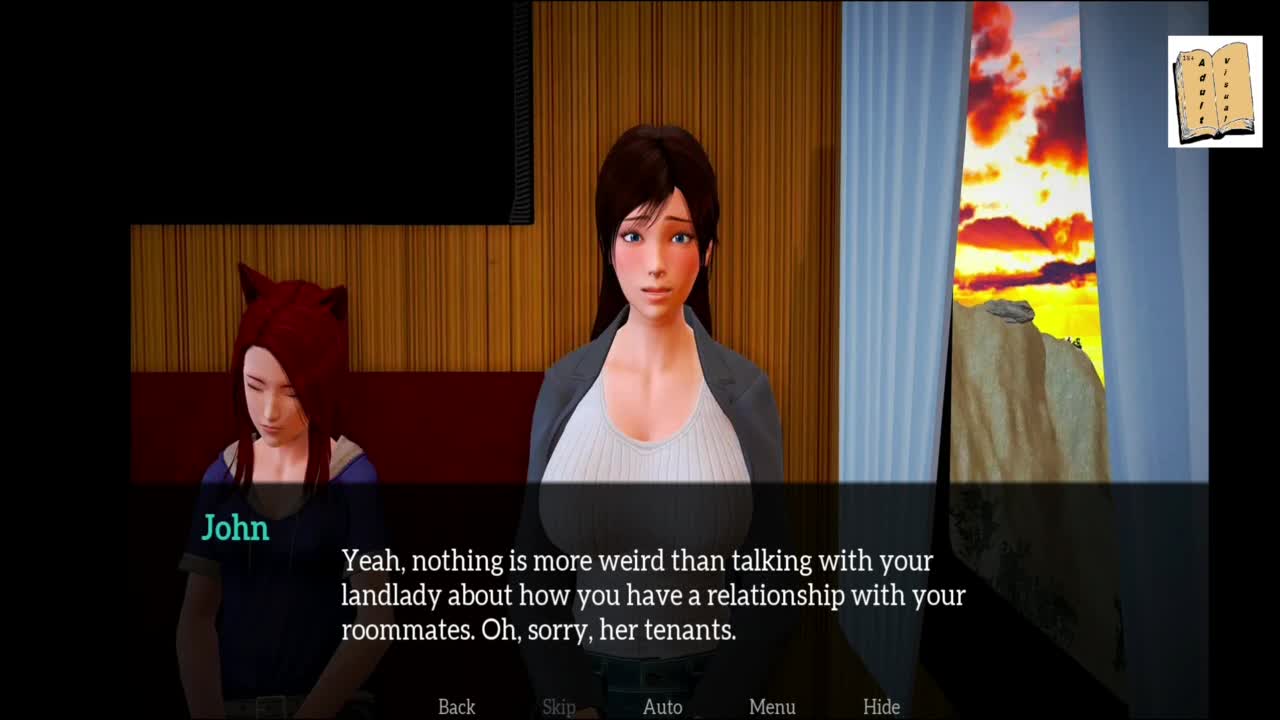Open the game Menu
Image resolution: width=1280 pixels, height=720 pixels.
tap(772, 707)
